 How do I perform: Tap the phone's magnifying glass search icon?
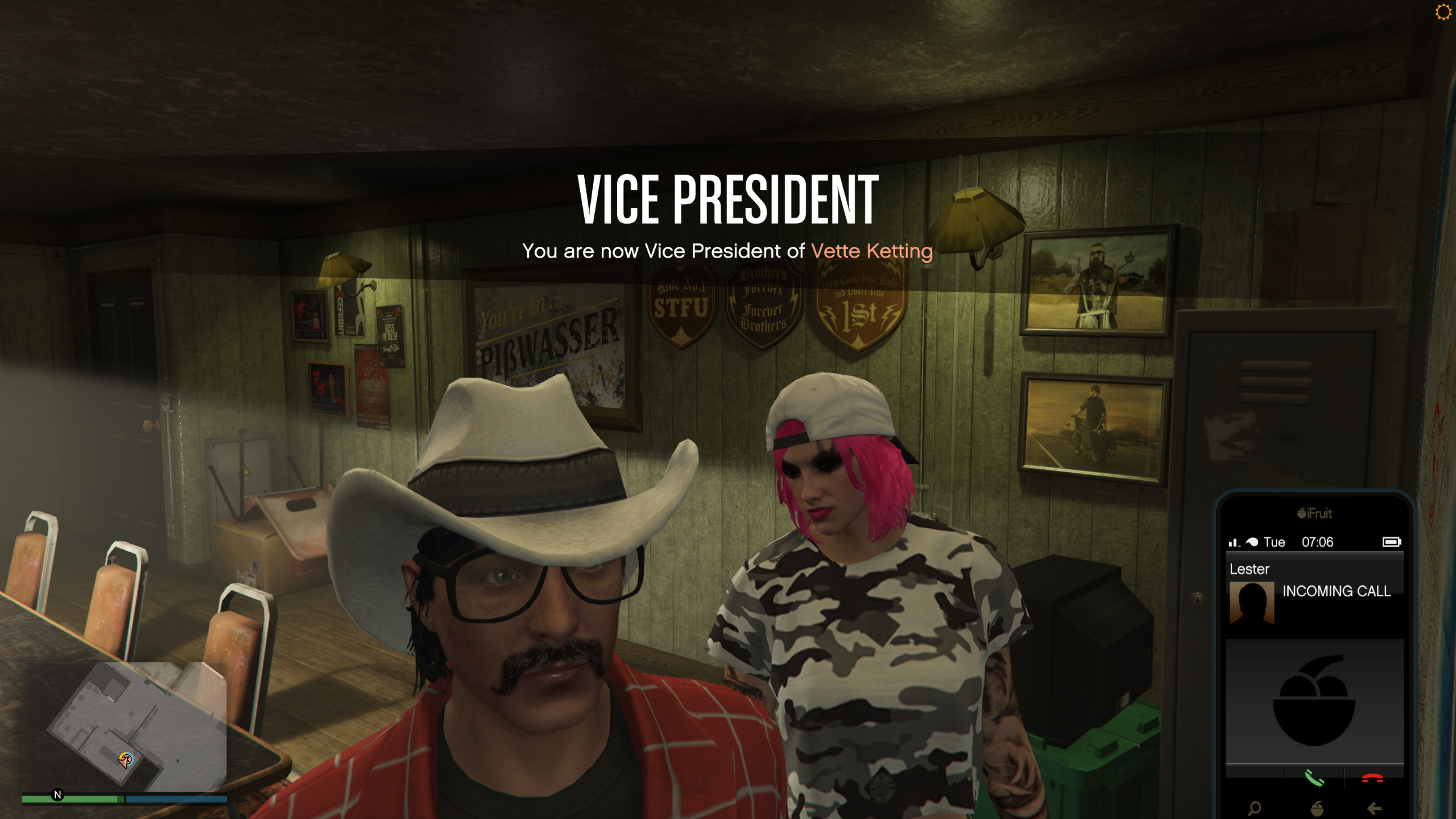click(x=1254, y=808)
